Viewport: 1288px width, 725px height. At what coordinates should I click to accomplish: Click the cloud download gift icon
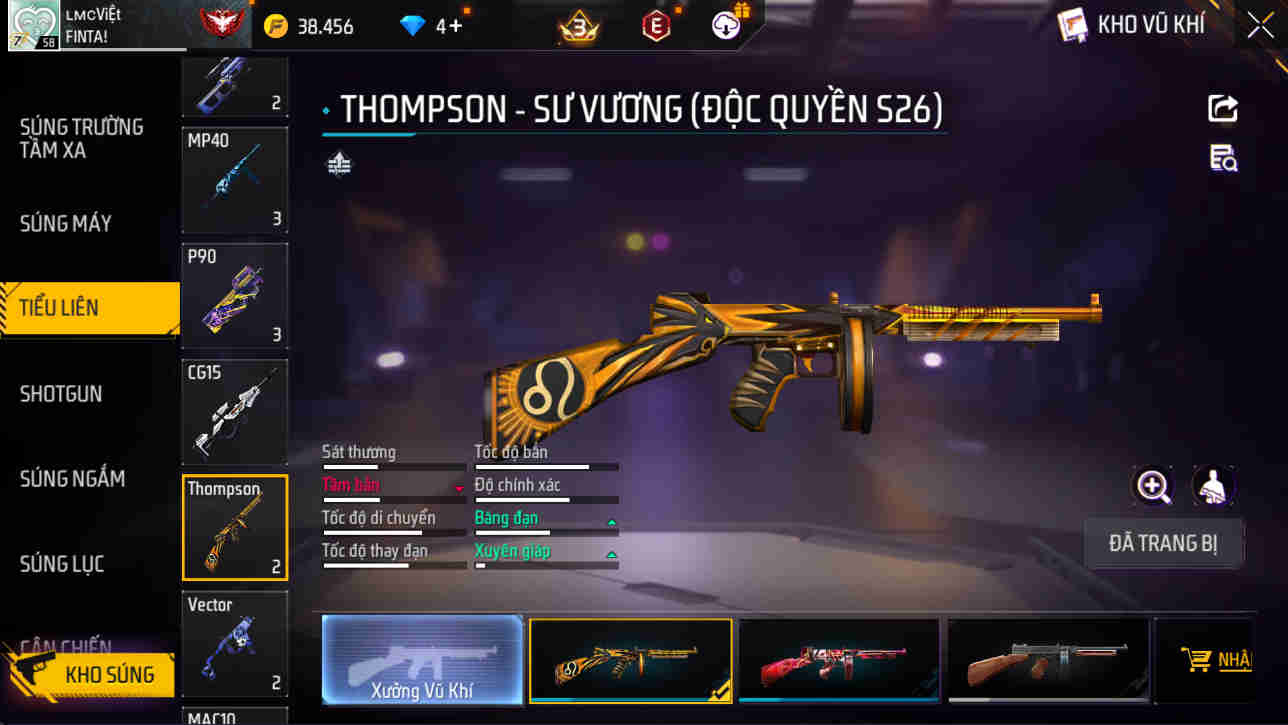point(724,25)
